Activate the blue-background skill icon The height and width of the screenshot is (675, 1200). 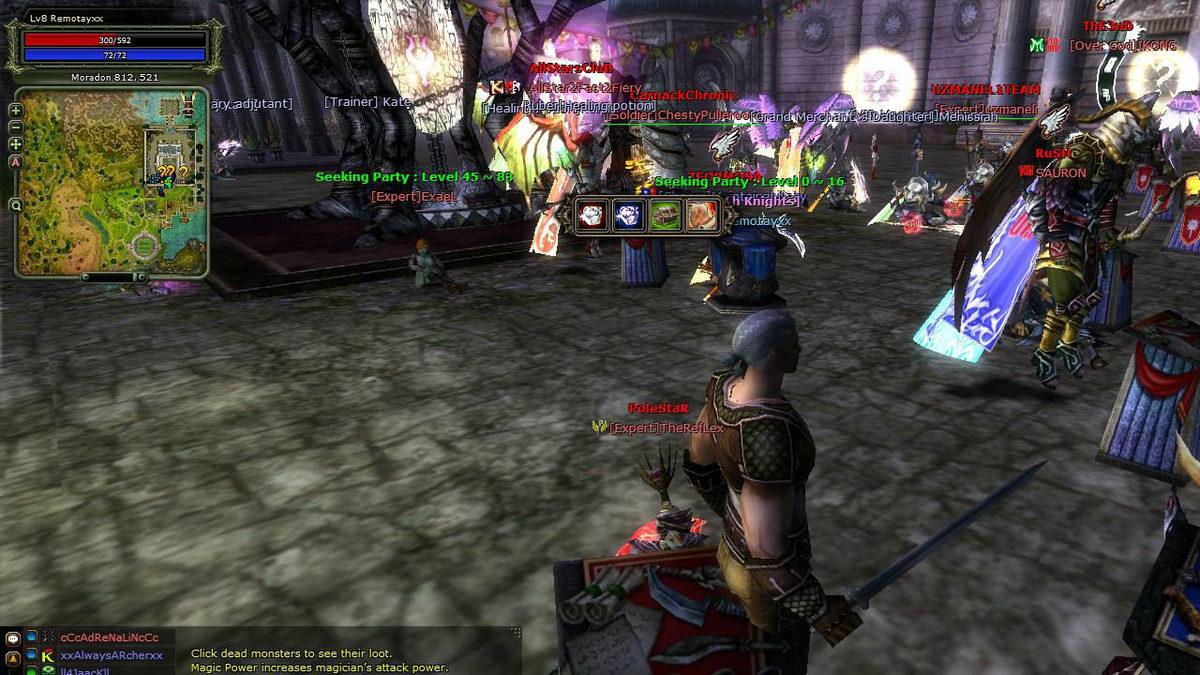pos(627,214)
